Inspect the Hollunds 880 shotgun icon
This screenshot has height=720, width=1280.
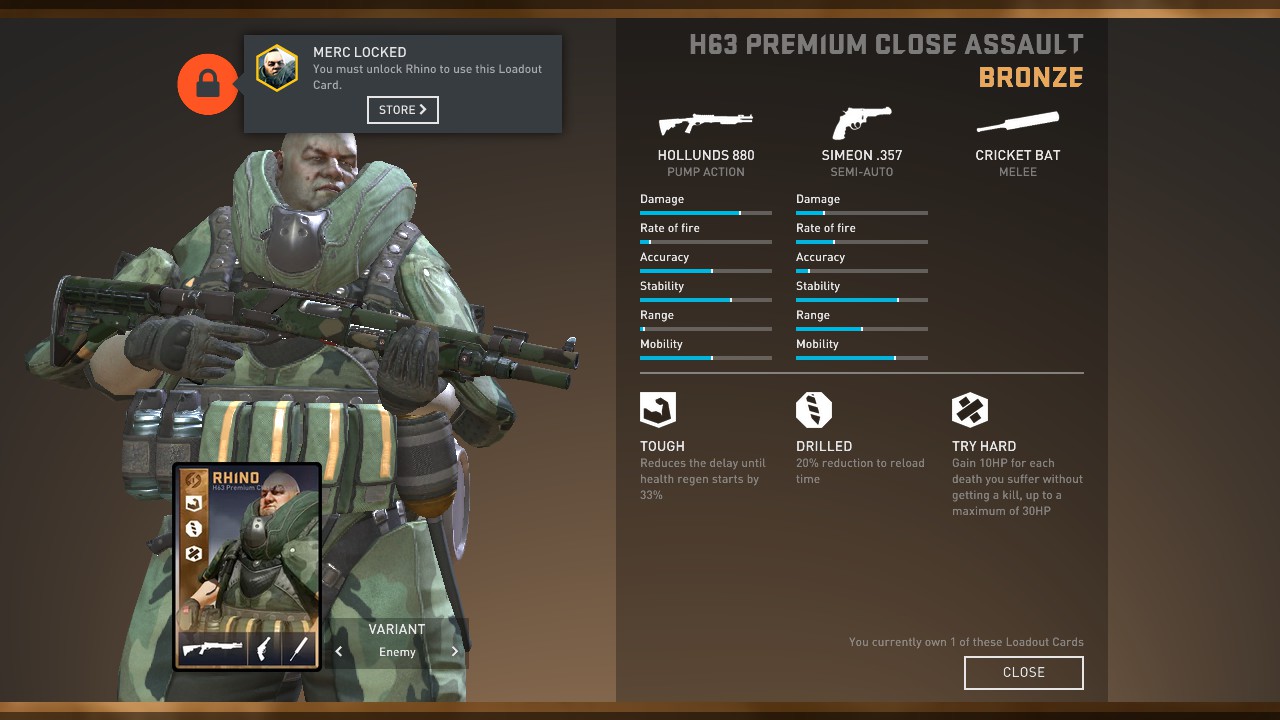click(x=705, y=123)
